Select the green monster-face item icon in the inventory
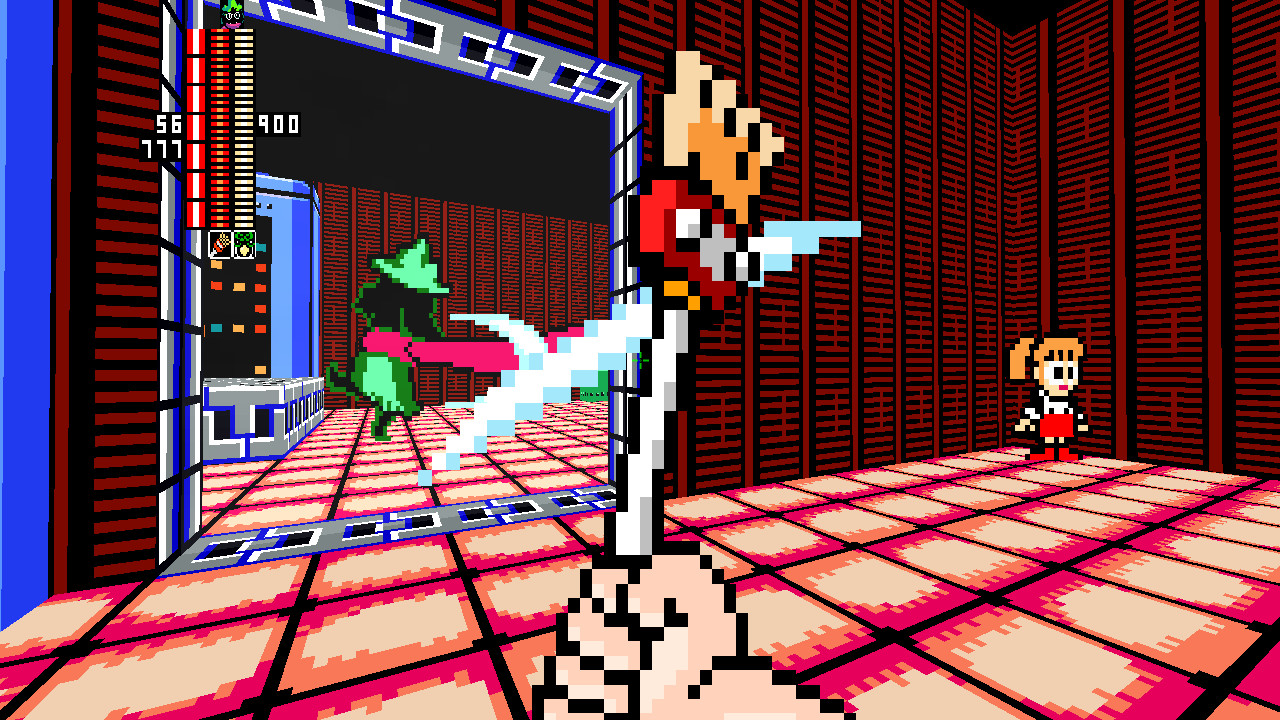The height and width of the screenshot is (720, 1280). click(x=245, y=242)
